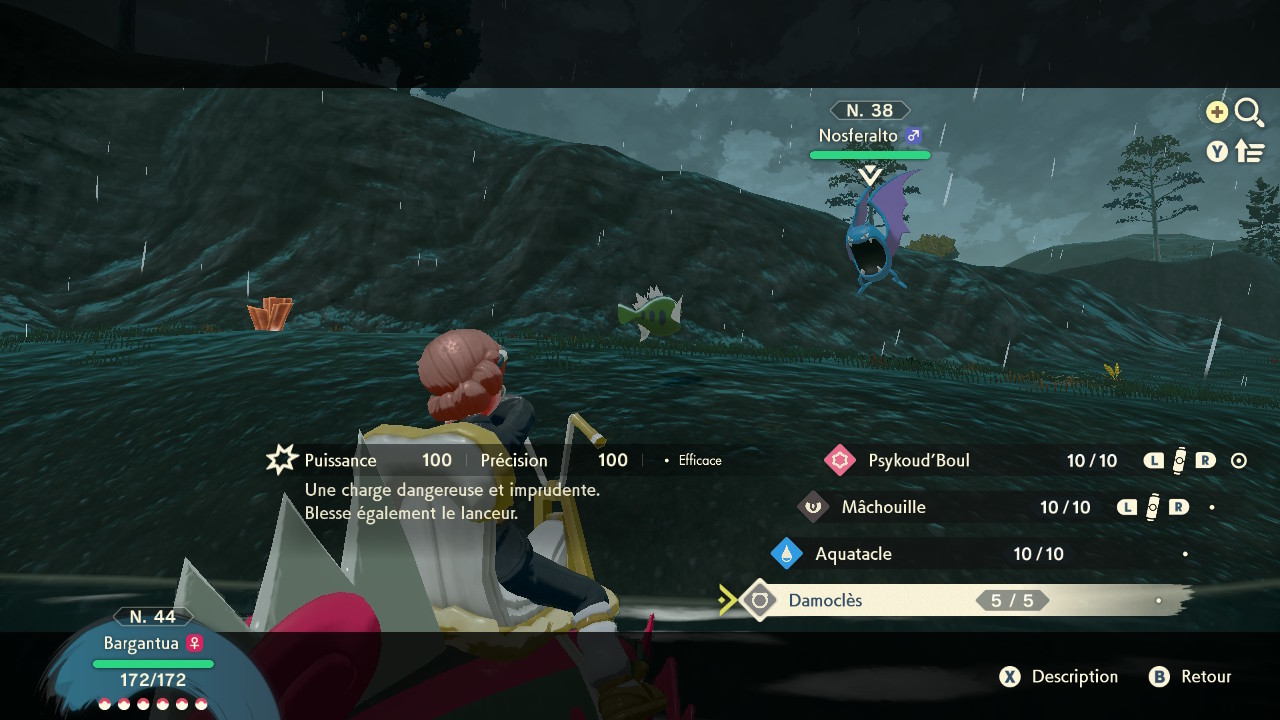Select the Psykoud'Boul move

pos(918,460)
